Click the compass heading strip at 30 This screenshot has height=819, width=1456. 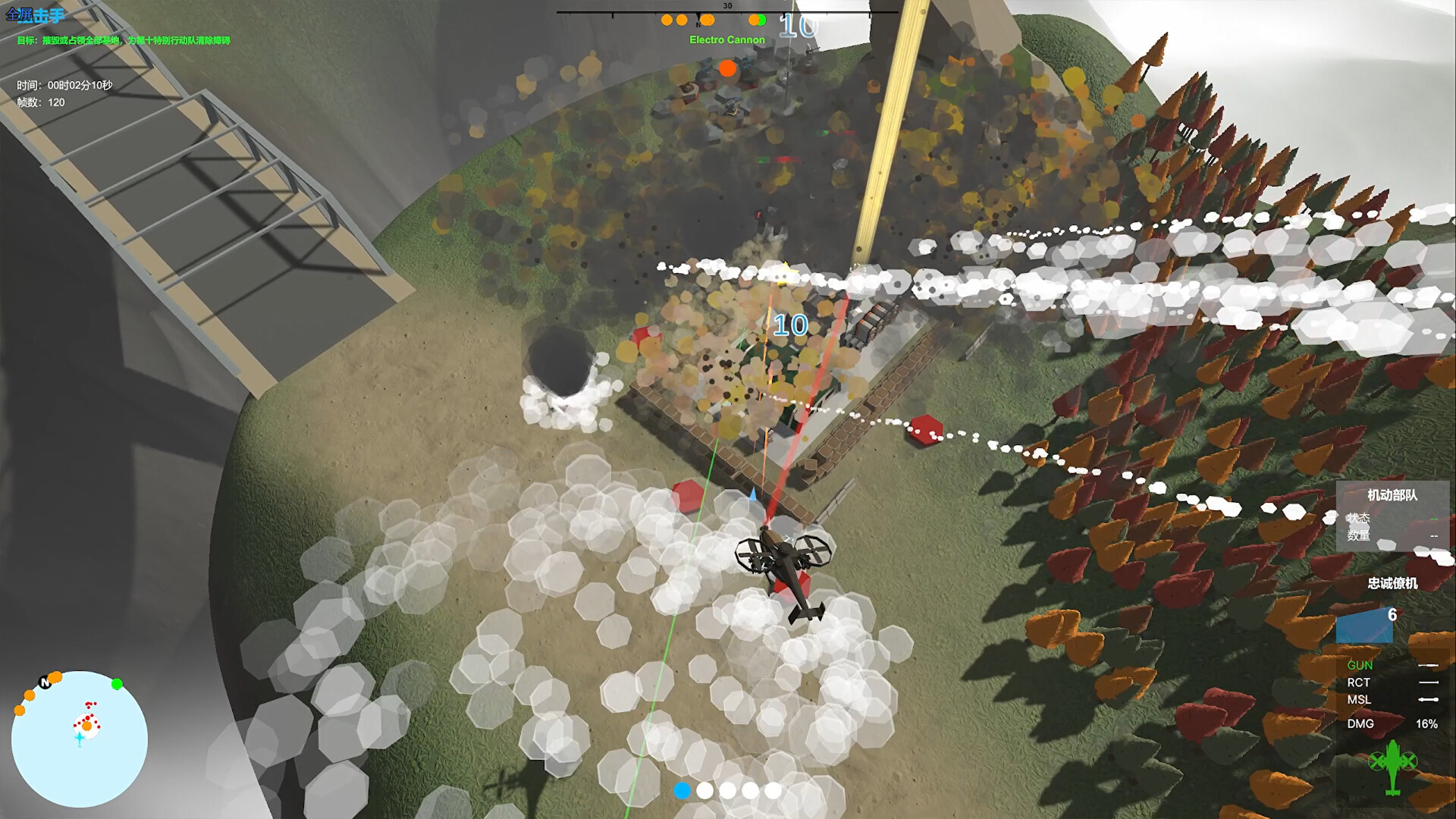click(x=726, y=5)
